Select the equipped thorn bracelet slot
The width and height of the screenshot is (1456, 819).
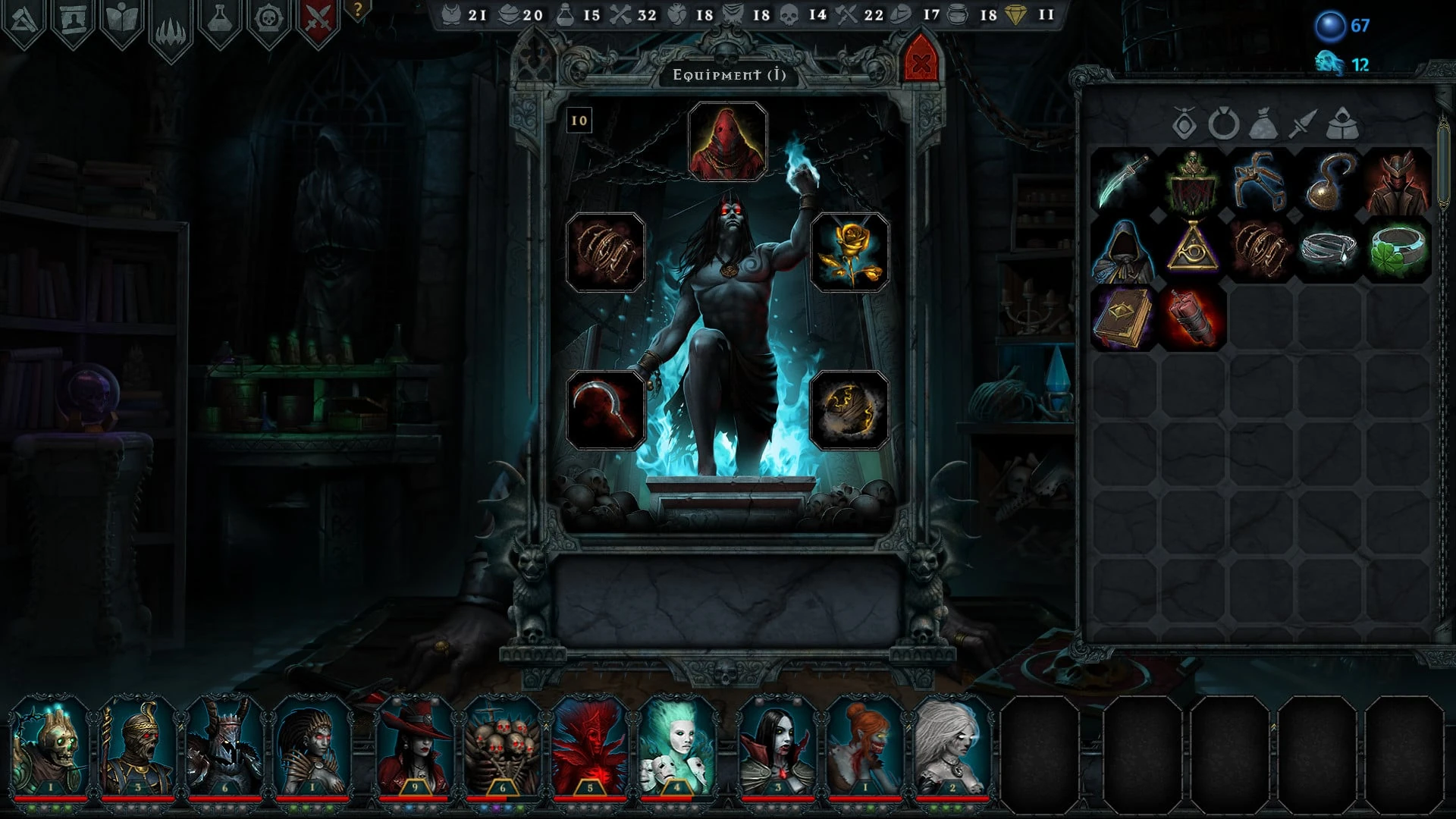[605, 253]
